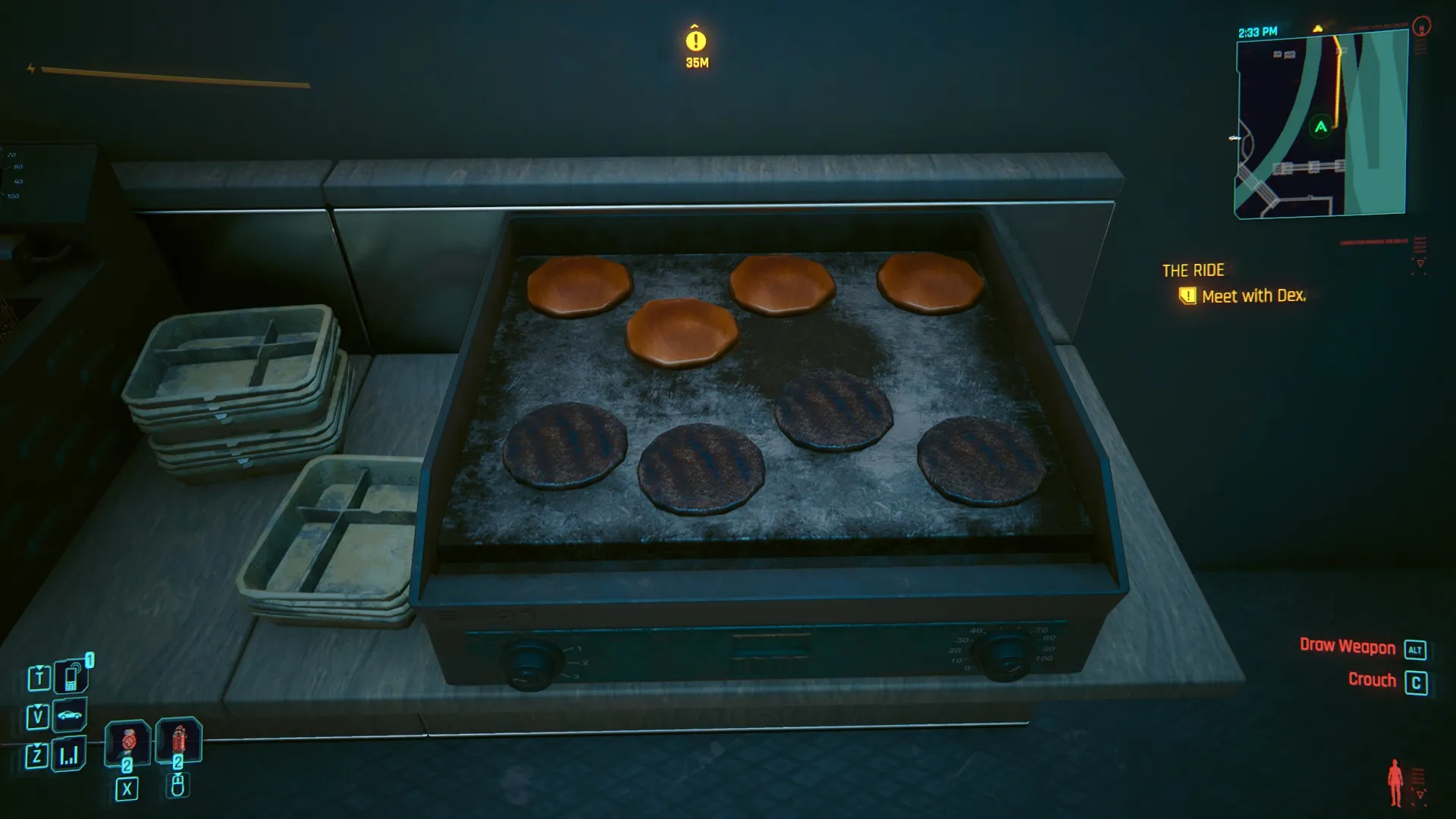The image size is (1456, 819).
Task: Click "The Ride" quest title
Action: pos(1193,271)
